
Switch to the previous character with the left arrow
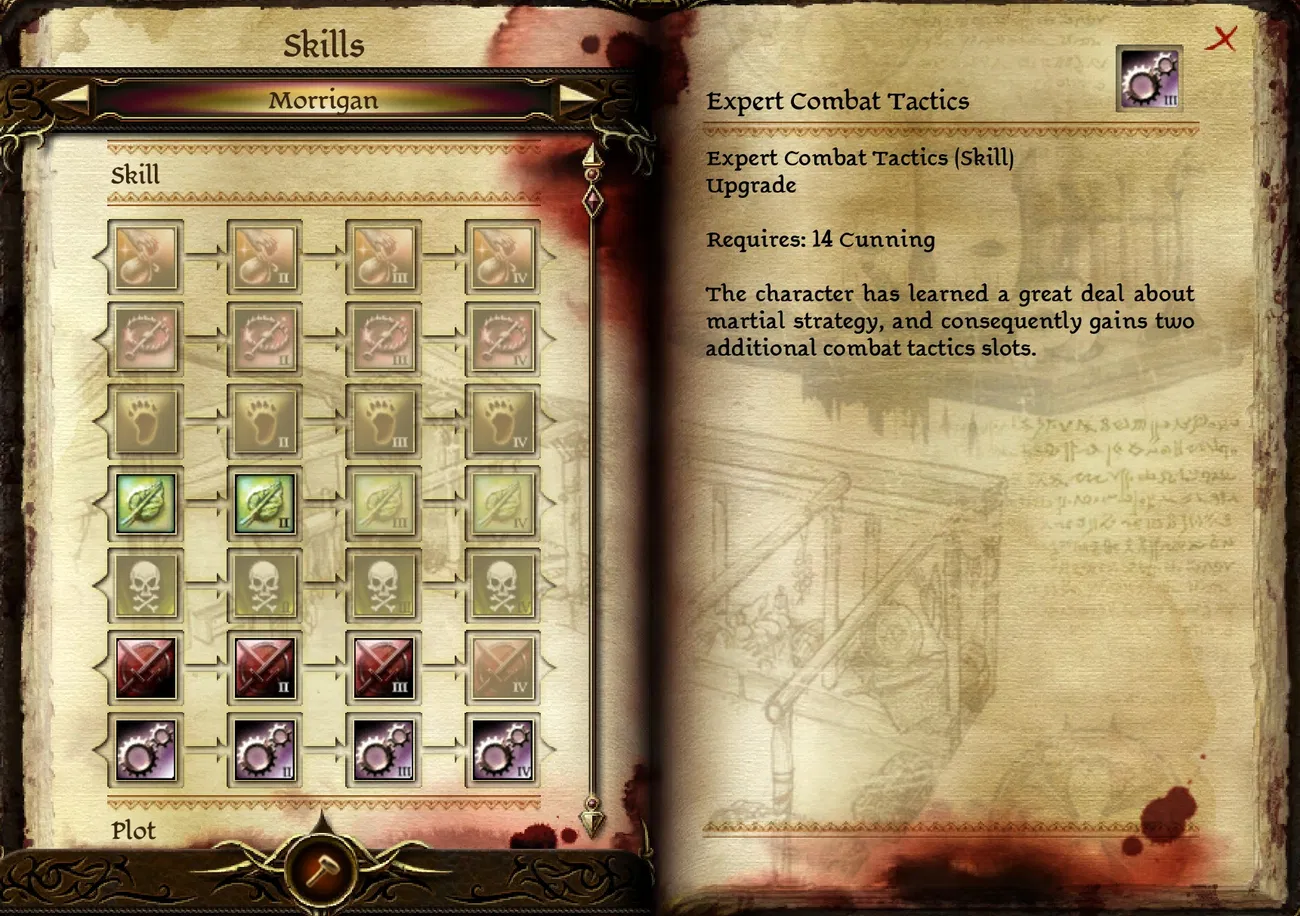[x=69, y=100]
